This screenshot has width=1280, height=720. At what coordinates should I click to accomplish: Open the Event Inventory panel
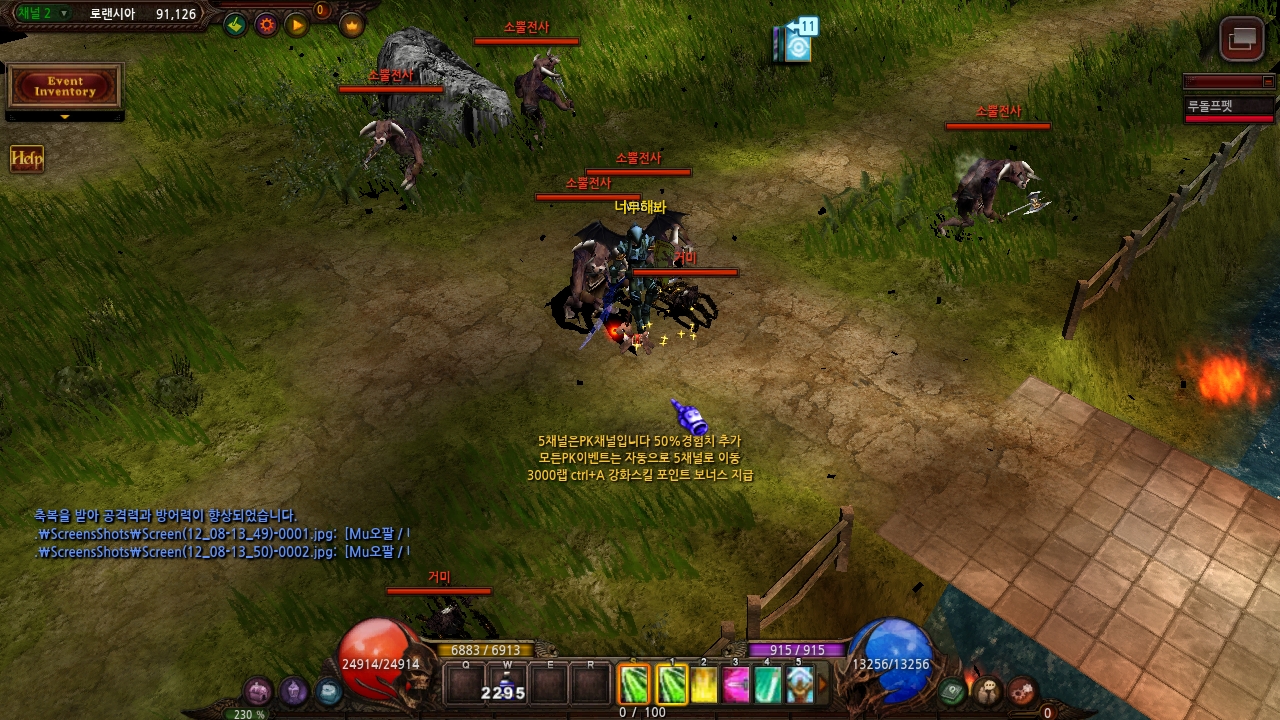(x=65, y=87)
